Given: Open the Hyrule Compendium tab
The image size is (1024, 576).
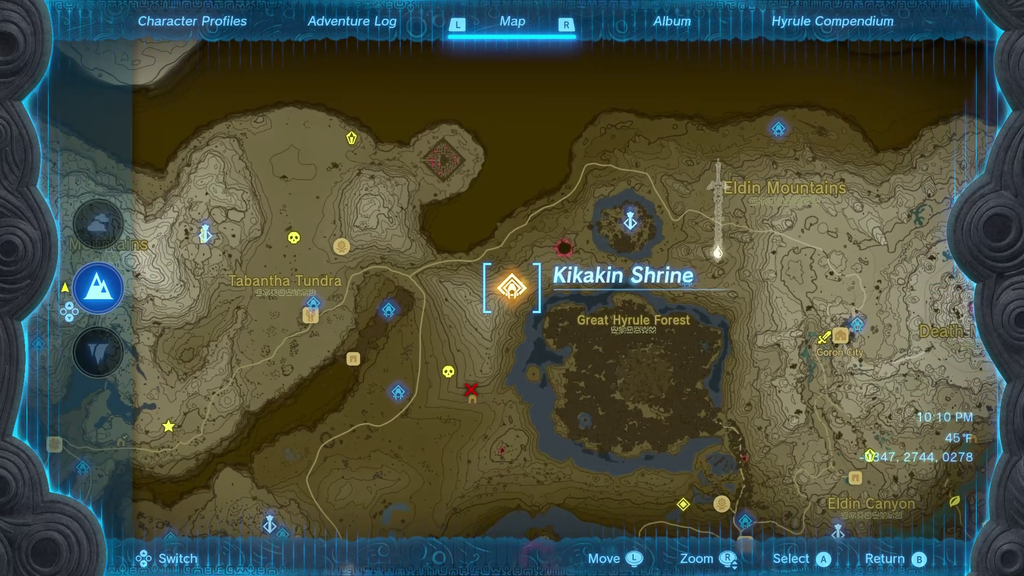Looking at the screenshot, I should point(832,21).
